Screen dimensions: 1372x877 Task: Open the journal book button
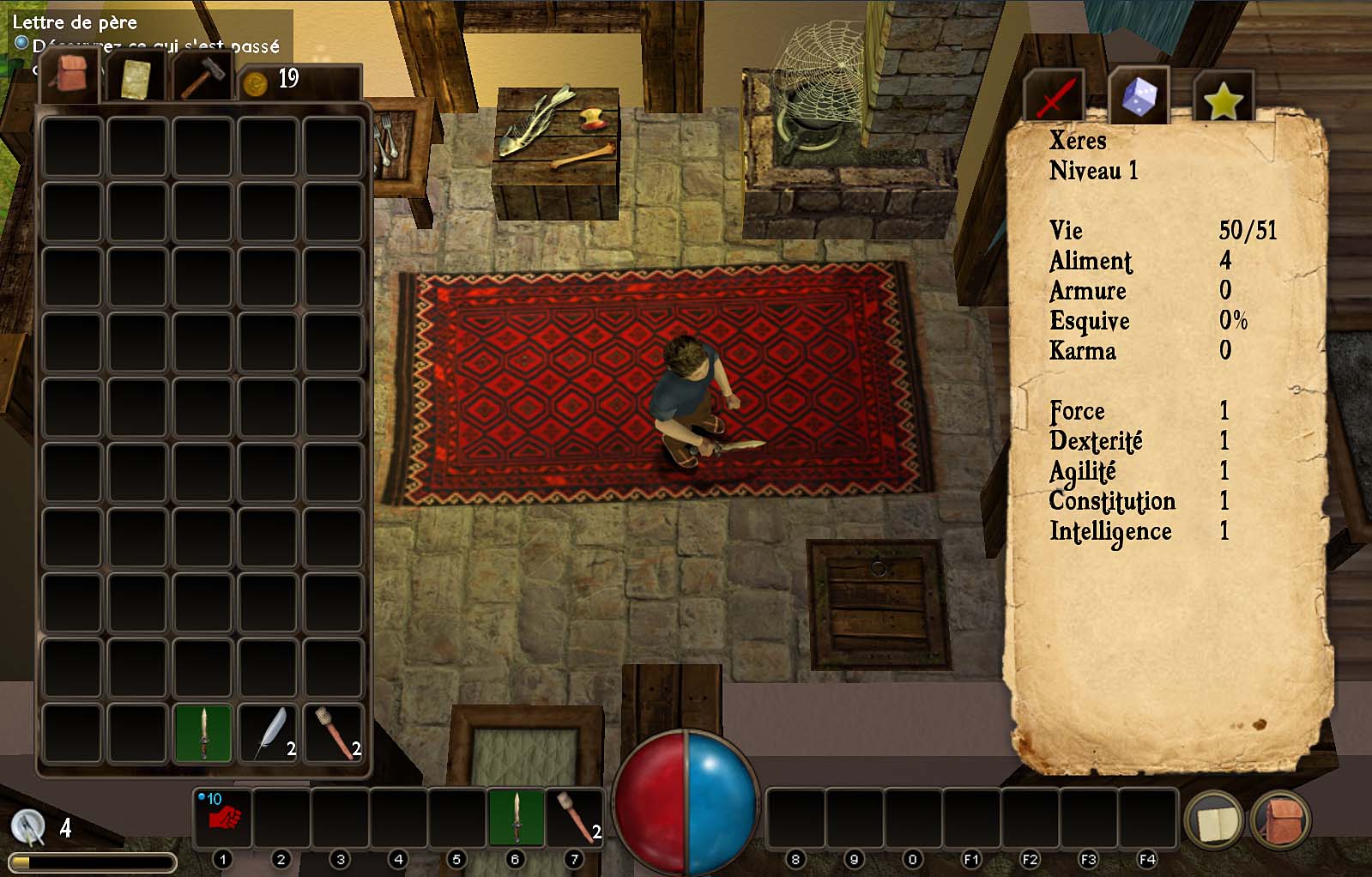point(1213,821)
